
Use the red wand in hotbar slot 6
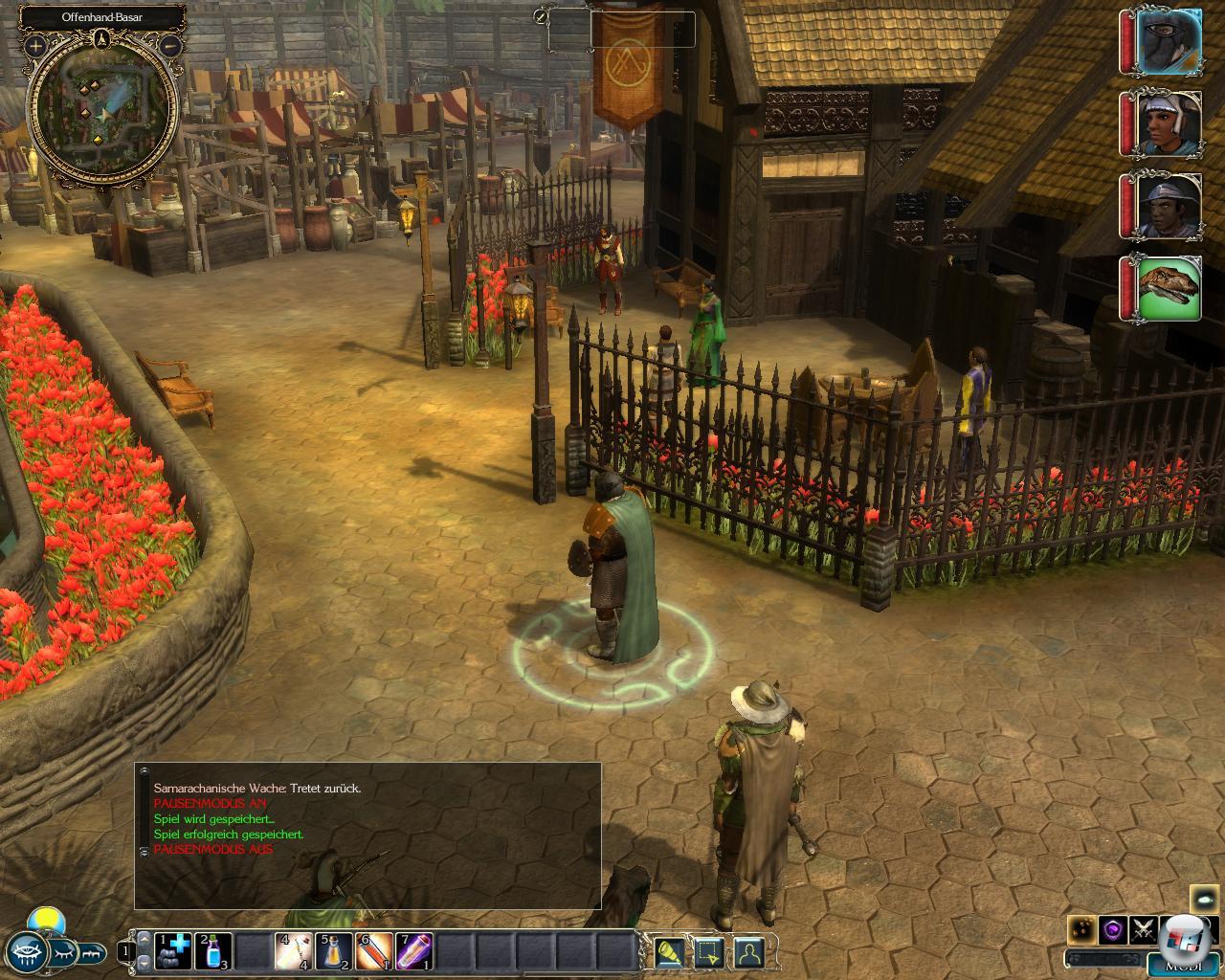(x=373, y=951)
